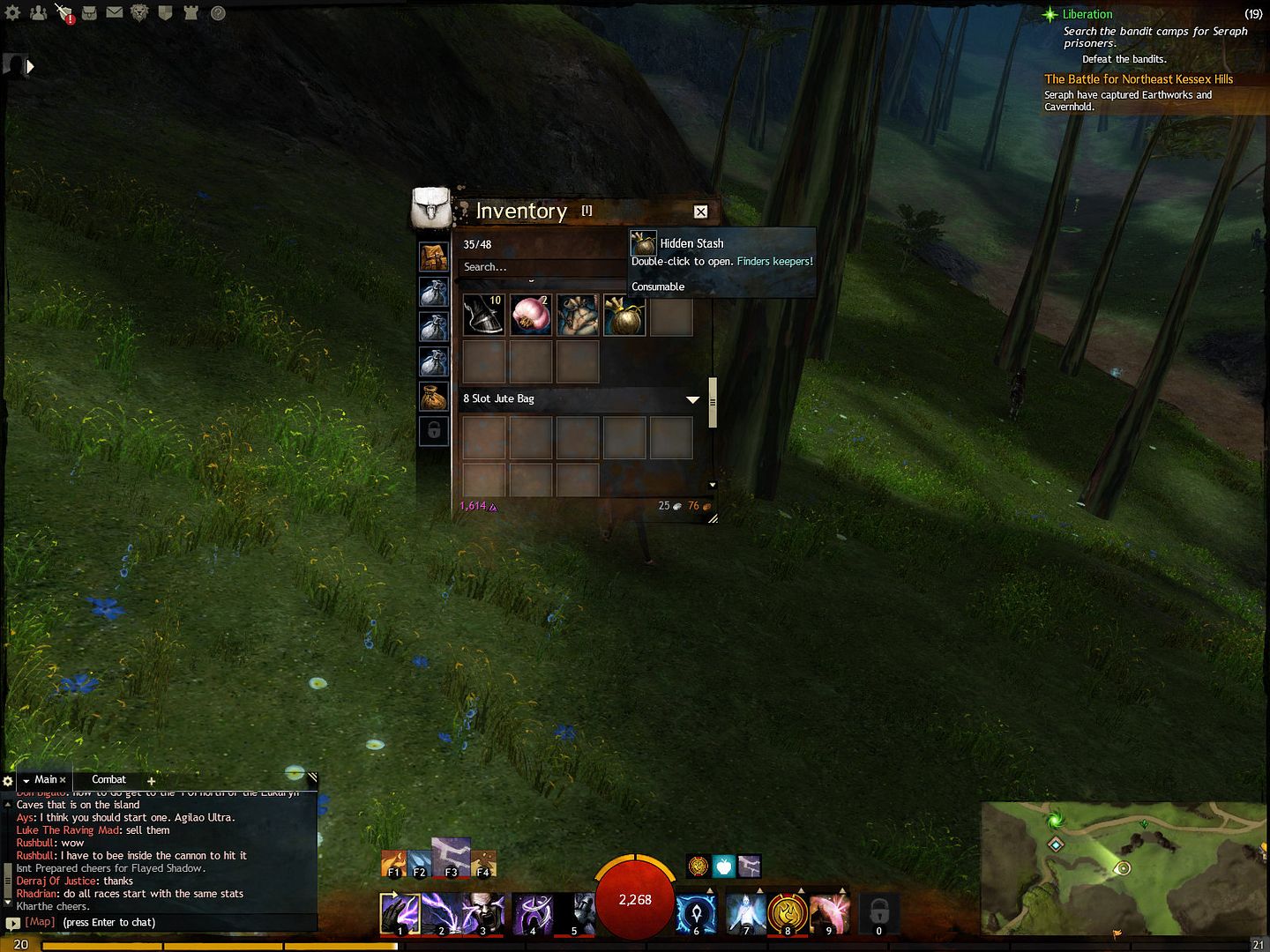This screenshot has width=1270, height=952.
Task: Click the minimap
Action: 1124,868
